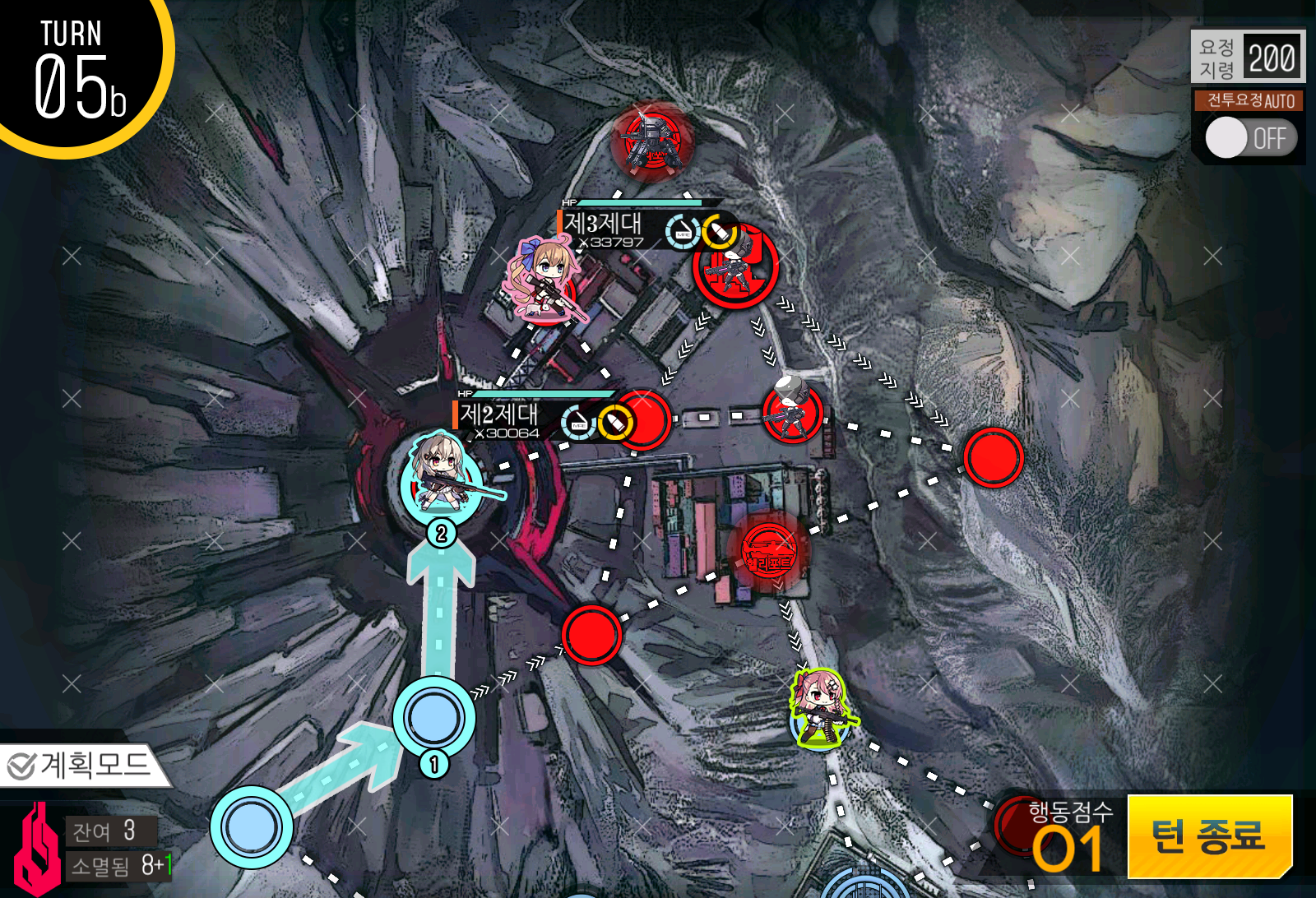
Task: Click the armored boss enemy at the top
Action: [x=652, y=138]
